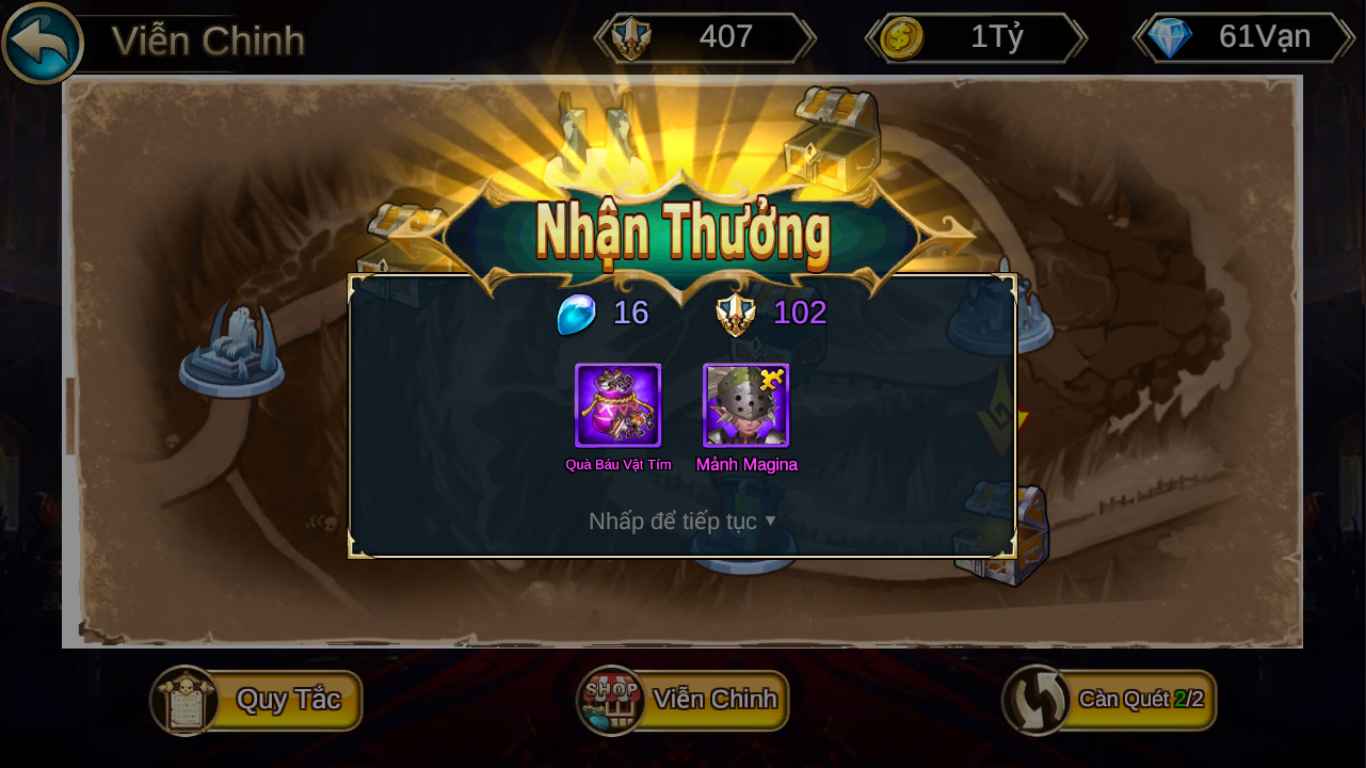Open the Viễn Chinh shop
Screen dimensions: 1366x768
[x=683, y=700]
